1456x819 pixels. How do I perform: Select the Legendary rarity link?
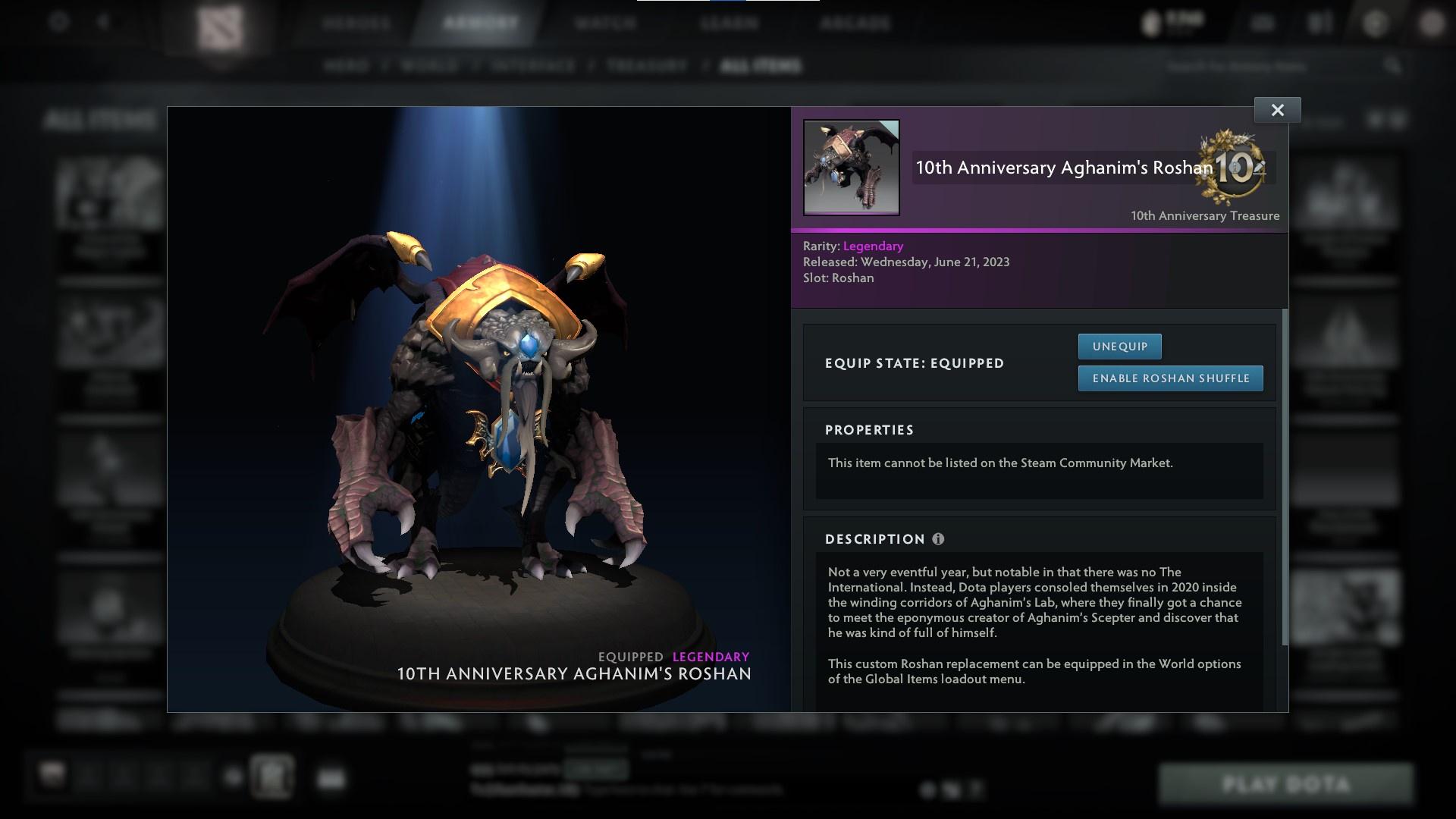(872, 246)
